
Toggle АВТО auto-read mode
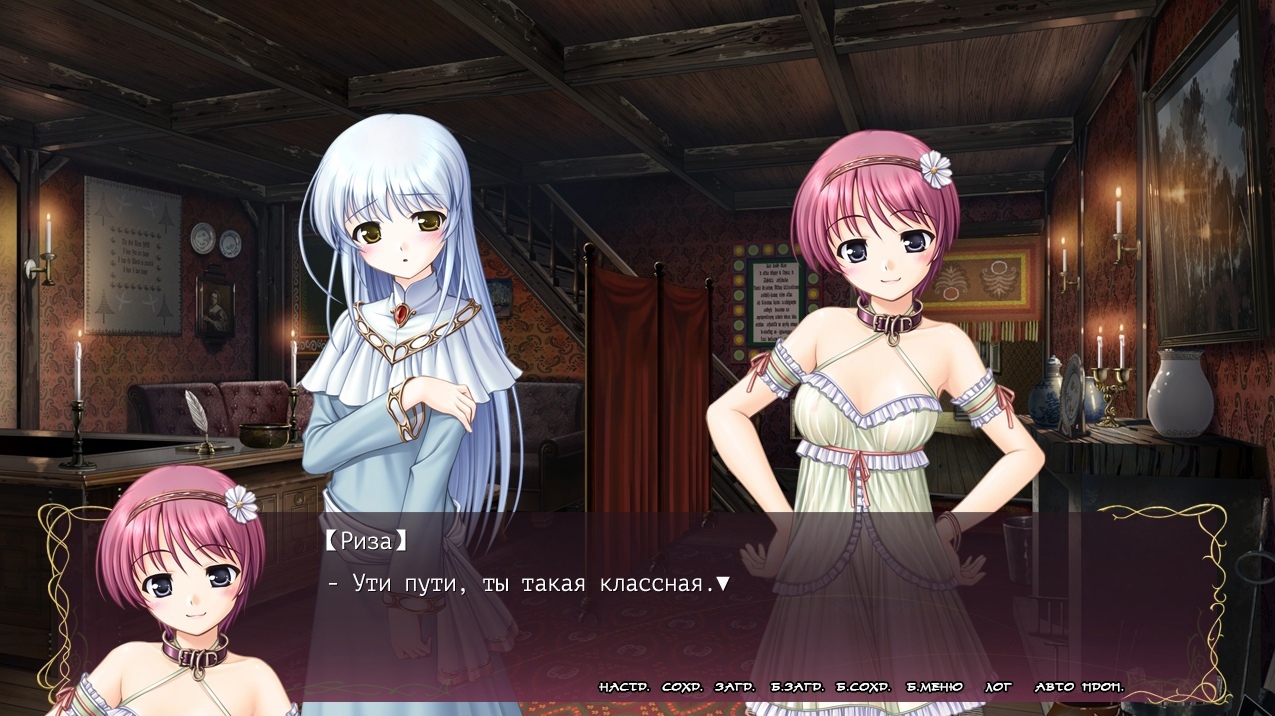tap(1054, 687)
